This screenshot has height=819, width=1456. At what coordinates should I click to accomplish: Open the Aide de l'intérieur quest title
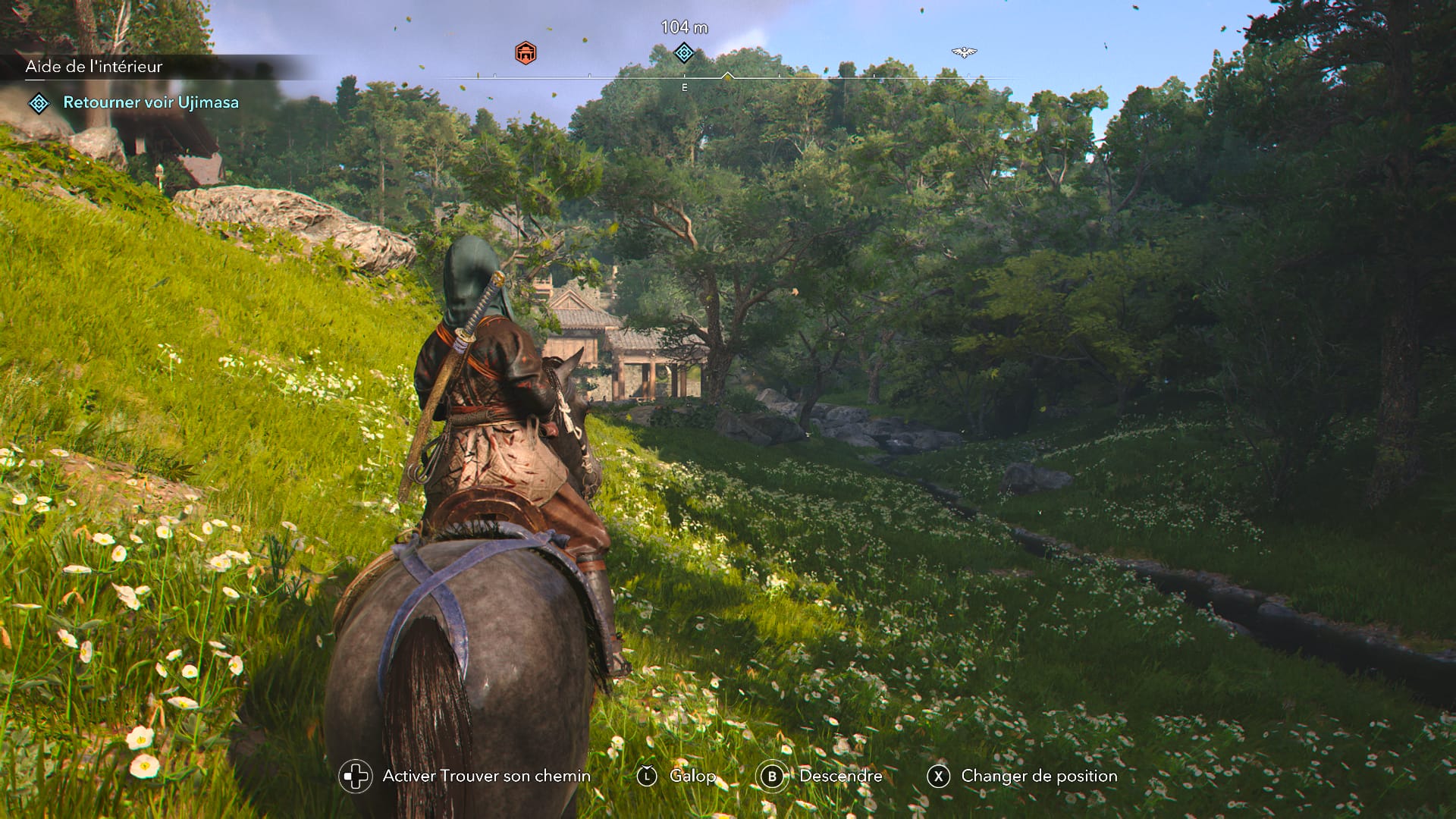pyautogui.click(x=94, y=67)
